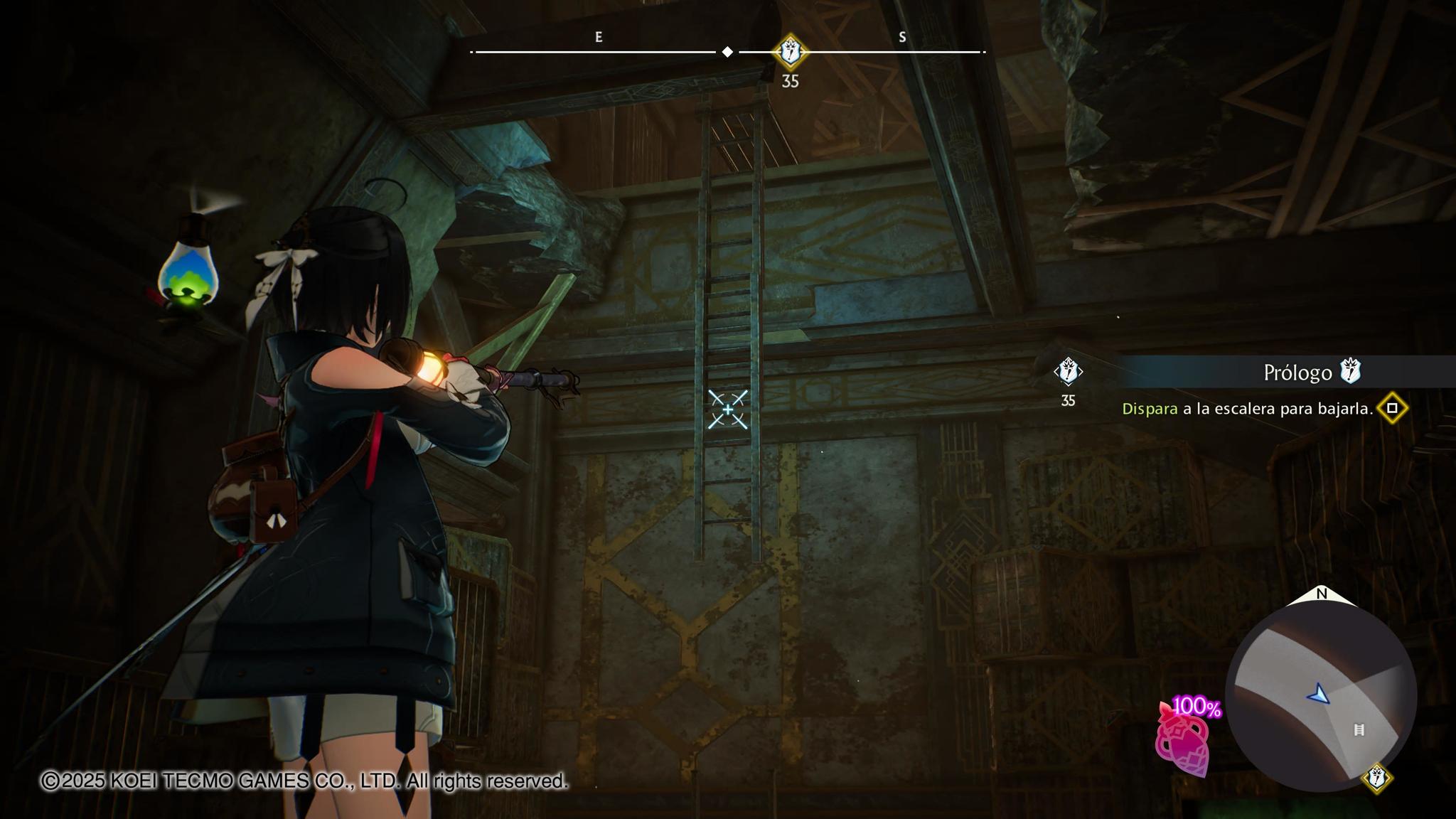1456x819 pixels.
Task: Open the Prólogo quest tracker header
Action: [x=1297, y=372]
